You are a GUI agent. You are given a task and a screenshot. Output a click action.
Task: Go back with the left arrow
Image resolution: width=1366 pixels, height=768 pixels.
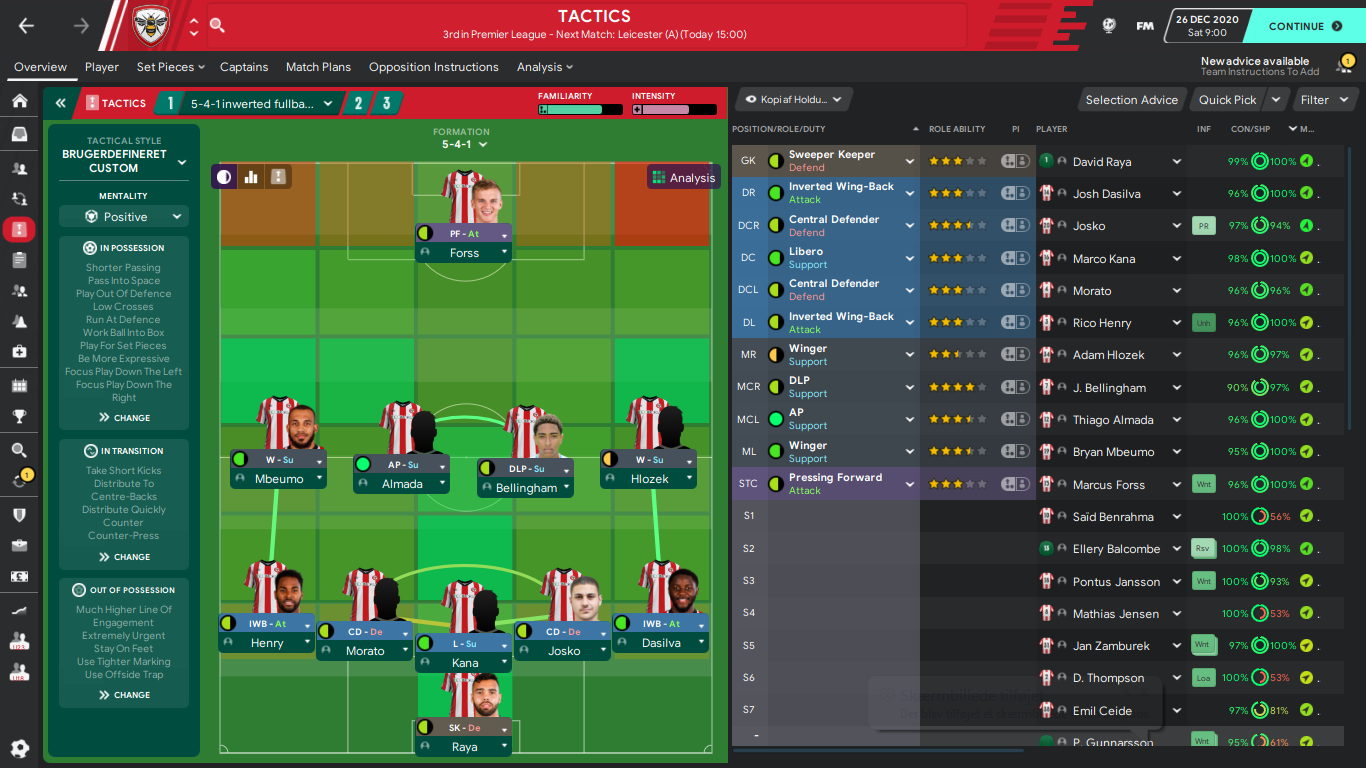(x=27, y=26)
